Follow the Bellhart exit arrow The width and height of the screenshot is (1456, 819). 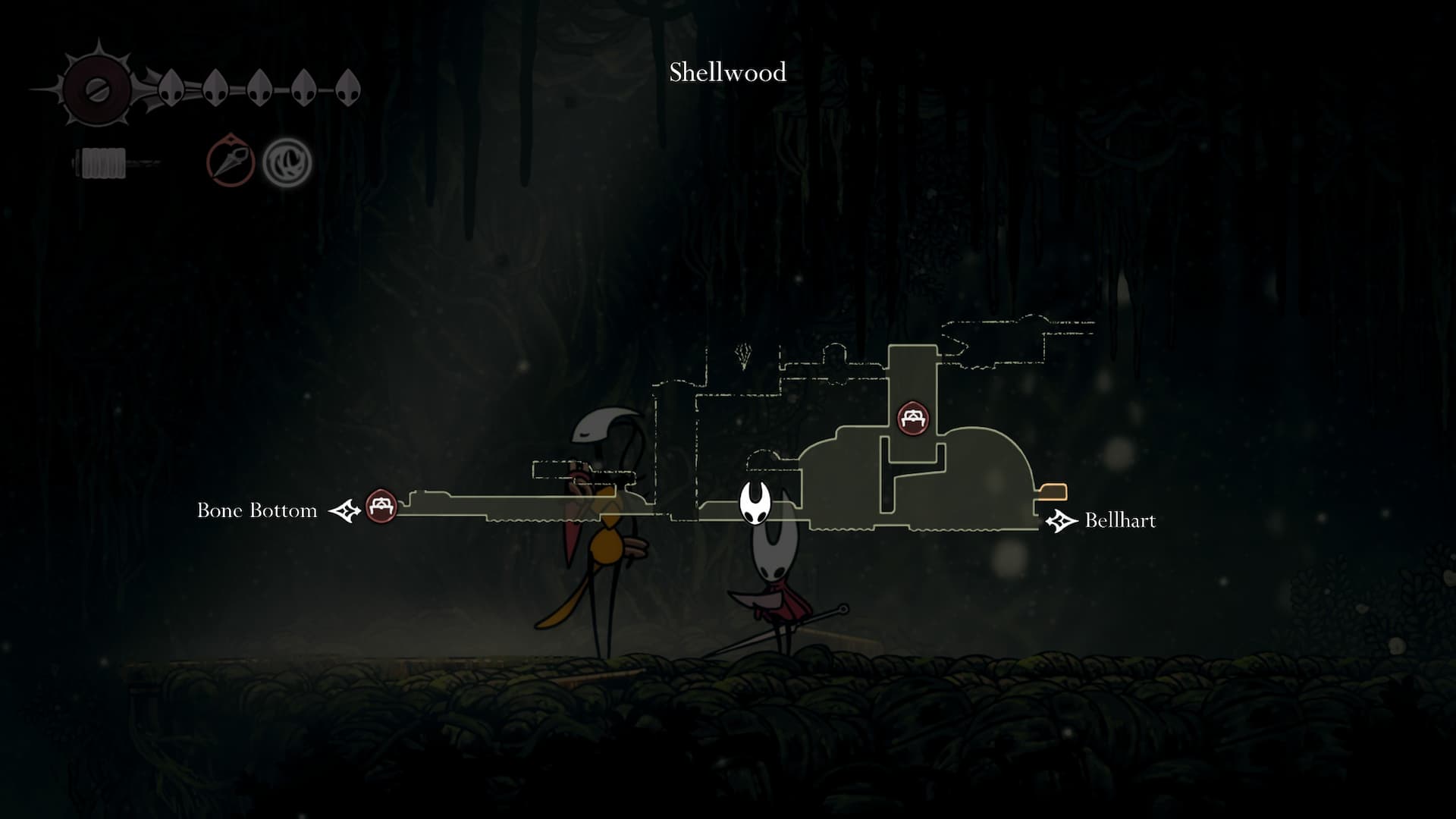click(x=1061, y=521)
